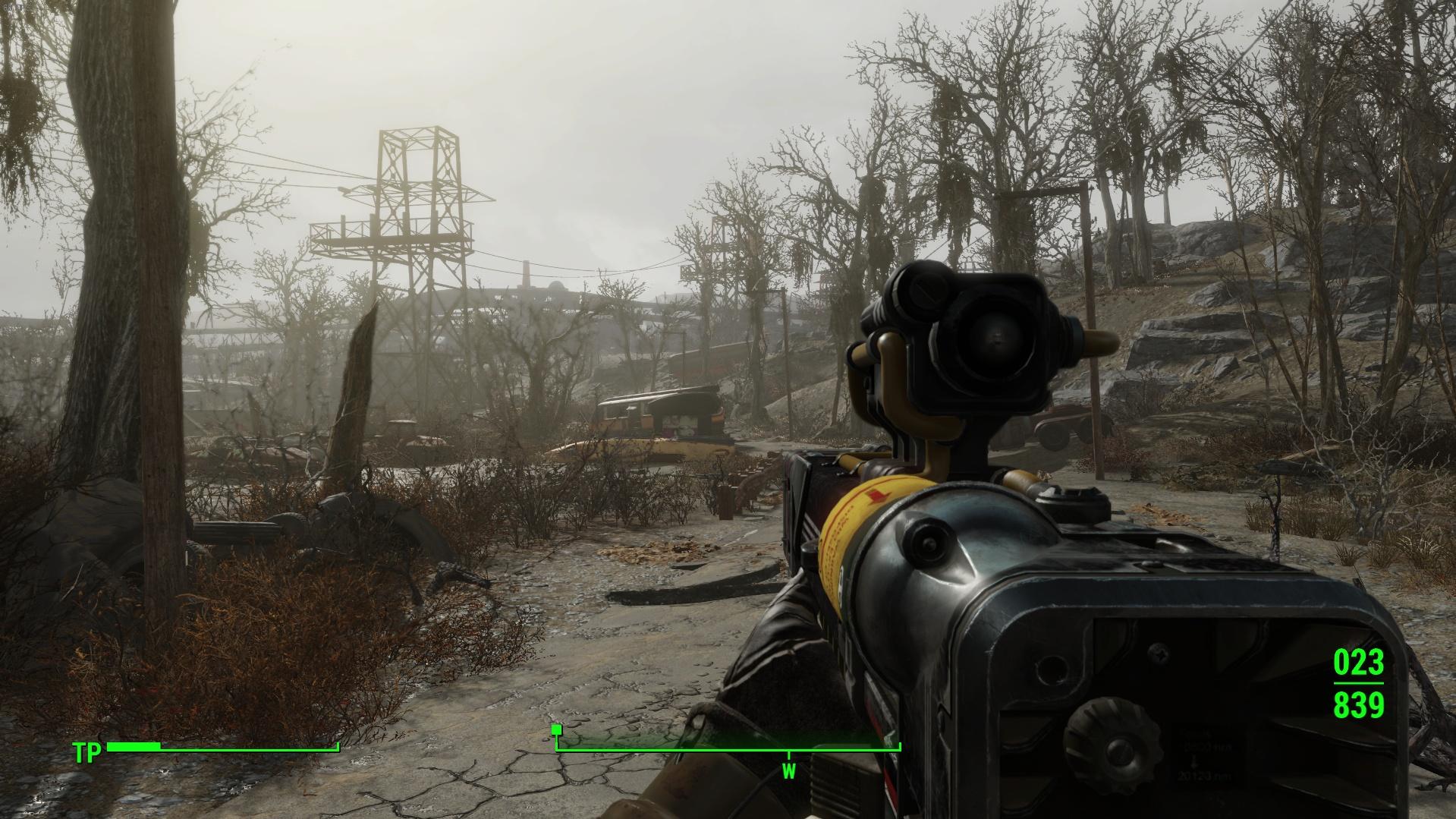
Task: Click the square marker on the compass
Action: point(557,729)
